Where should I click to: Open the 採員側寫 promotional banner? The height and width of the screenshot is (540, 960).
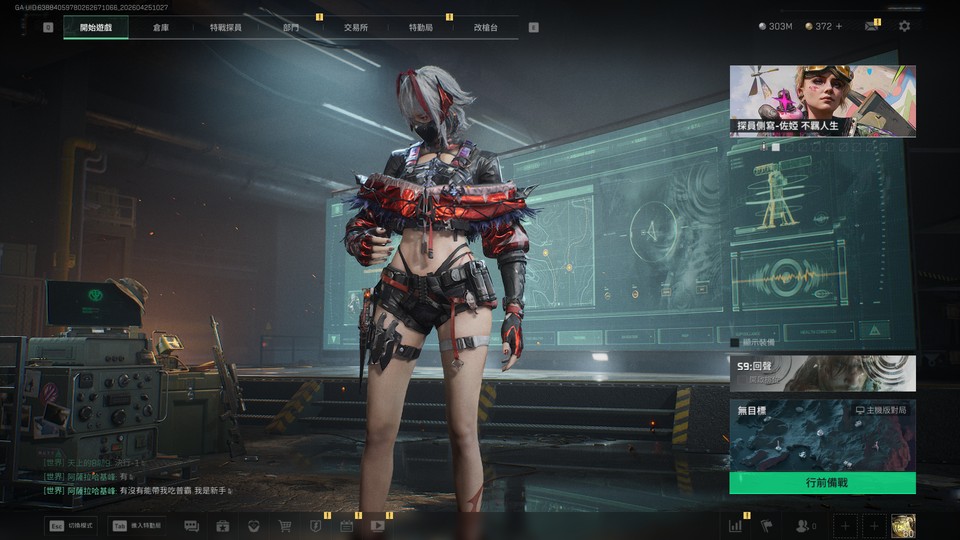tap(822, 101)
